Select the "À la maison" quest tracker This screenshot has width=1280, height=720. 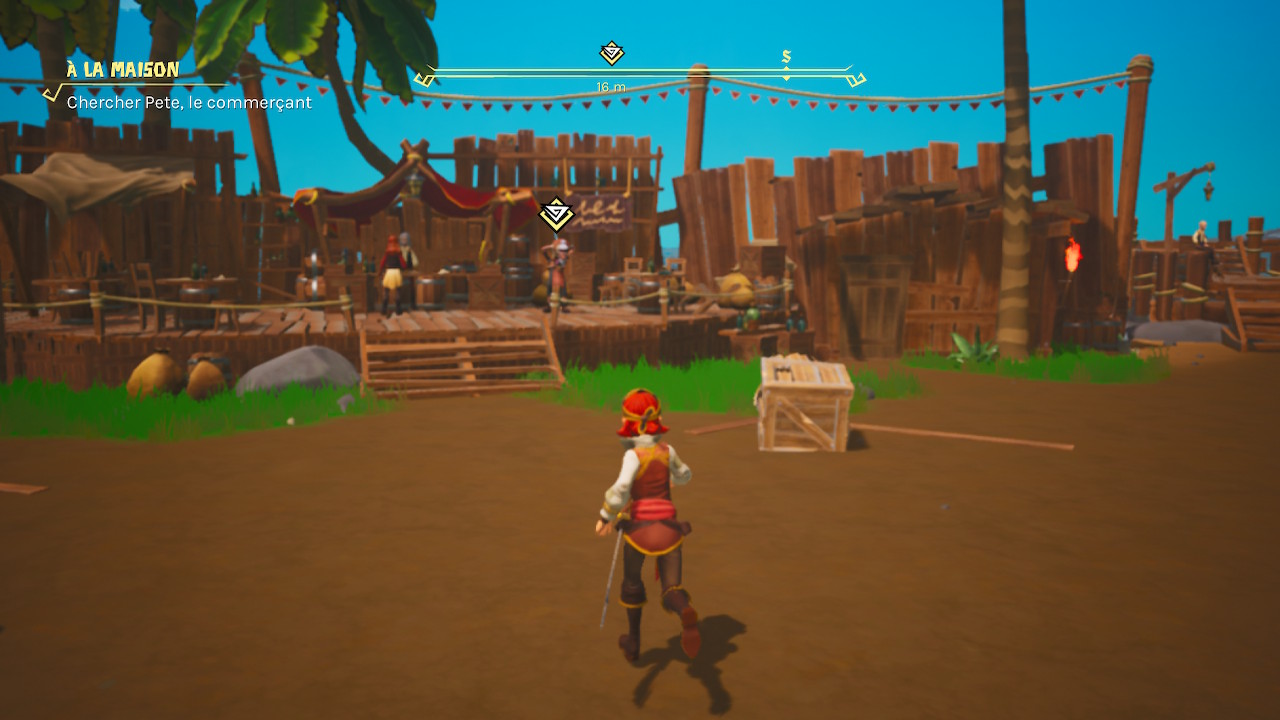pyautogui.click(x=123, y=70)
